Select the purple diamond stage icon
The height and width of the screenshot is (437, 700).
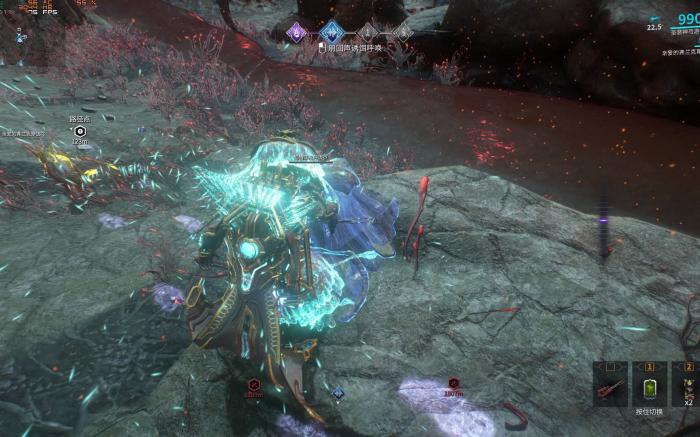point(297,32)
